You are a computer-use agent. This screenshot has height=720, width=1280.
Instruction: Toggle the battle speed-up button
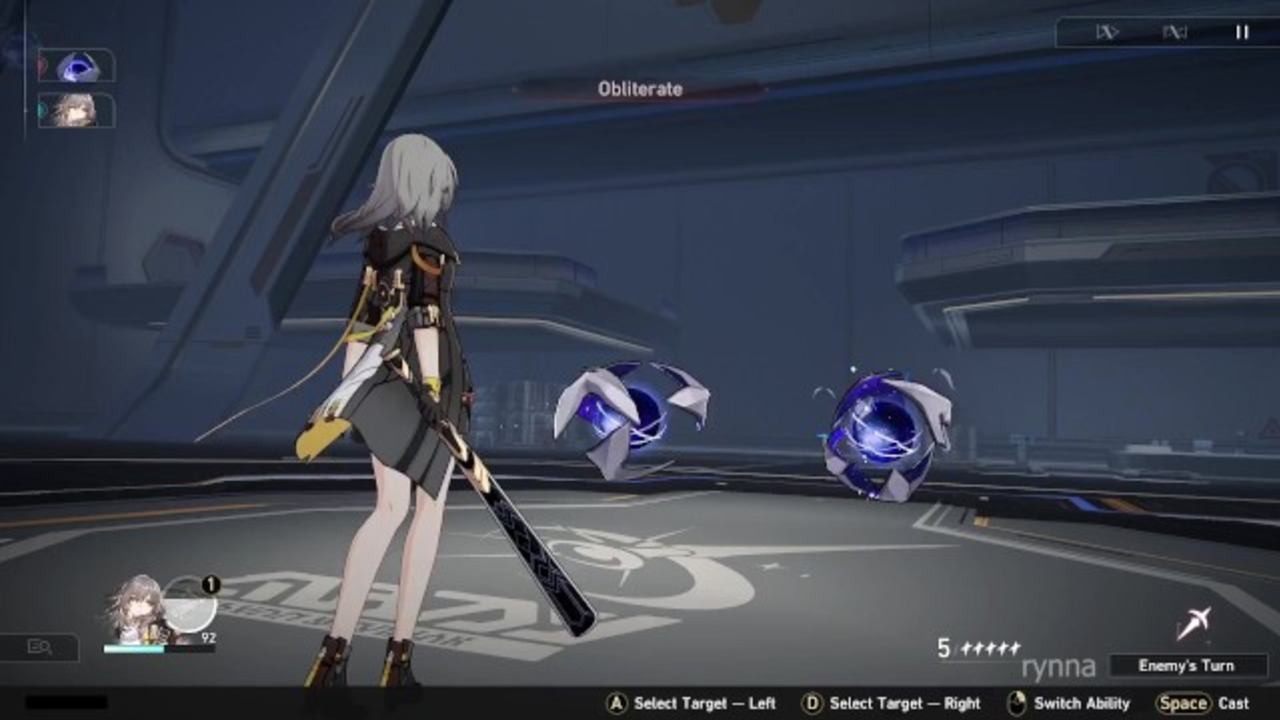click(1106, 32)
